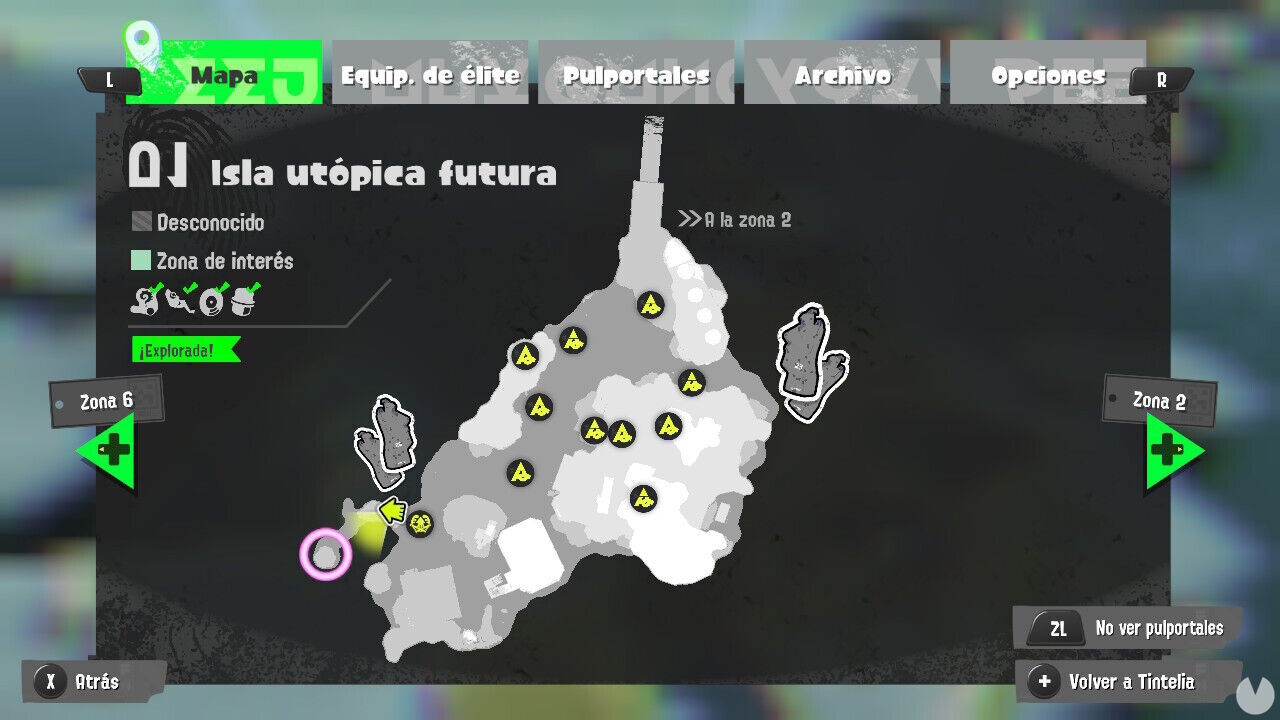Select the sardinium icon in the legend

click(x=180, y=302)
